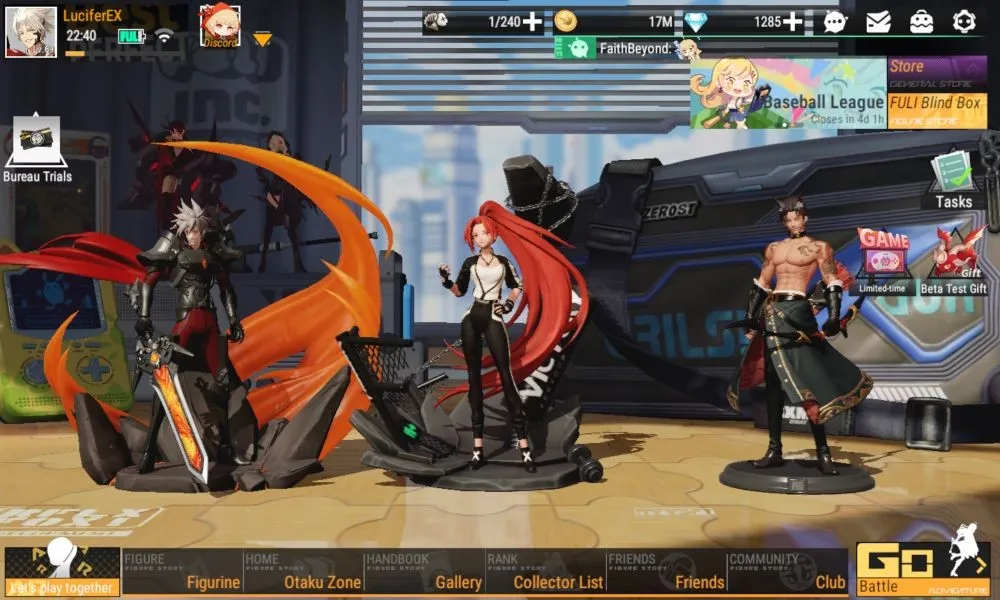Open the gear settings icon
1000x600 pixels.
tap(964, 21)
